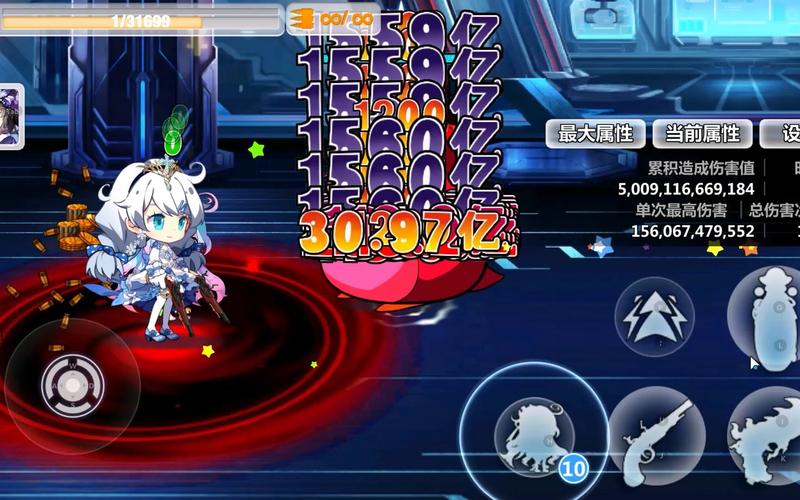Tap the virtual movement joystick
Image resolution: width=800 pixels, height=500 pixels.
coord(72,385)
